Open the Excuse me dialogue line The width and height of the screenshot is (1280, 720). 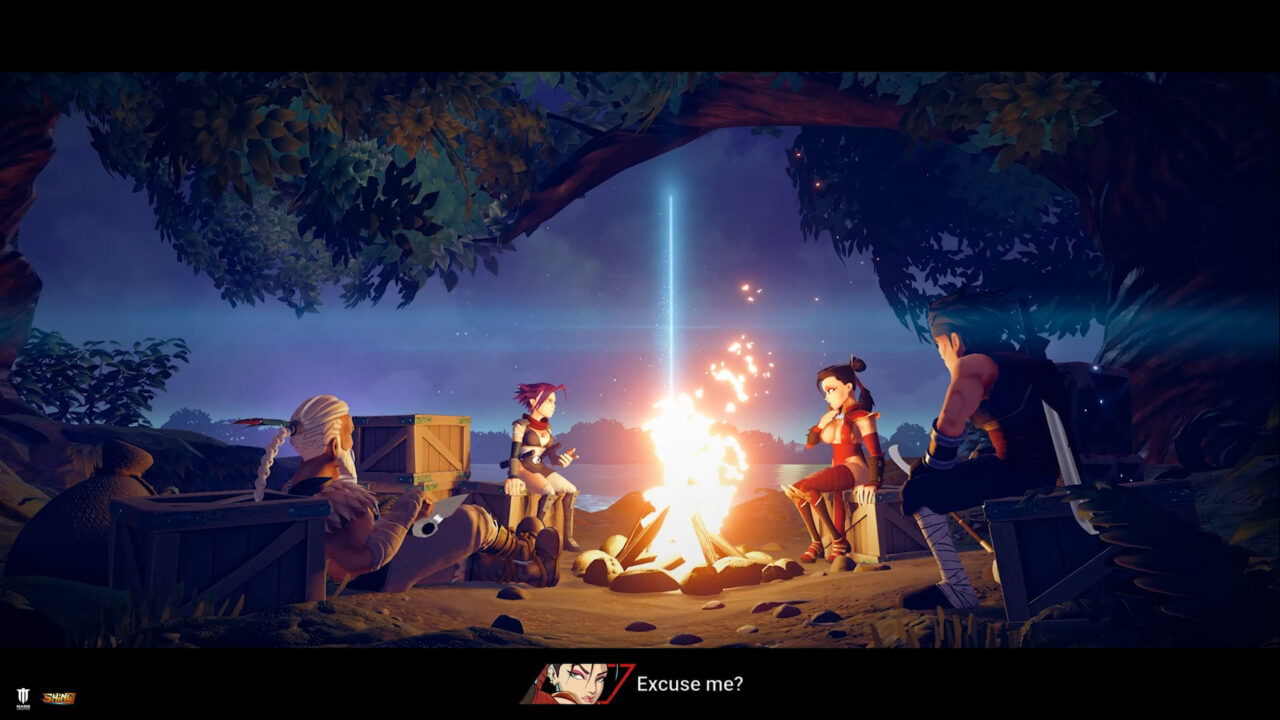[690, 686]
